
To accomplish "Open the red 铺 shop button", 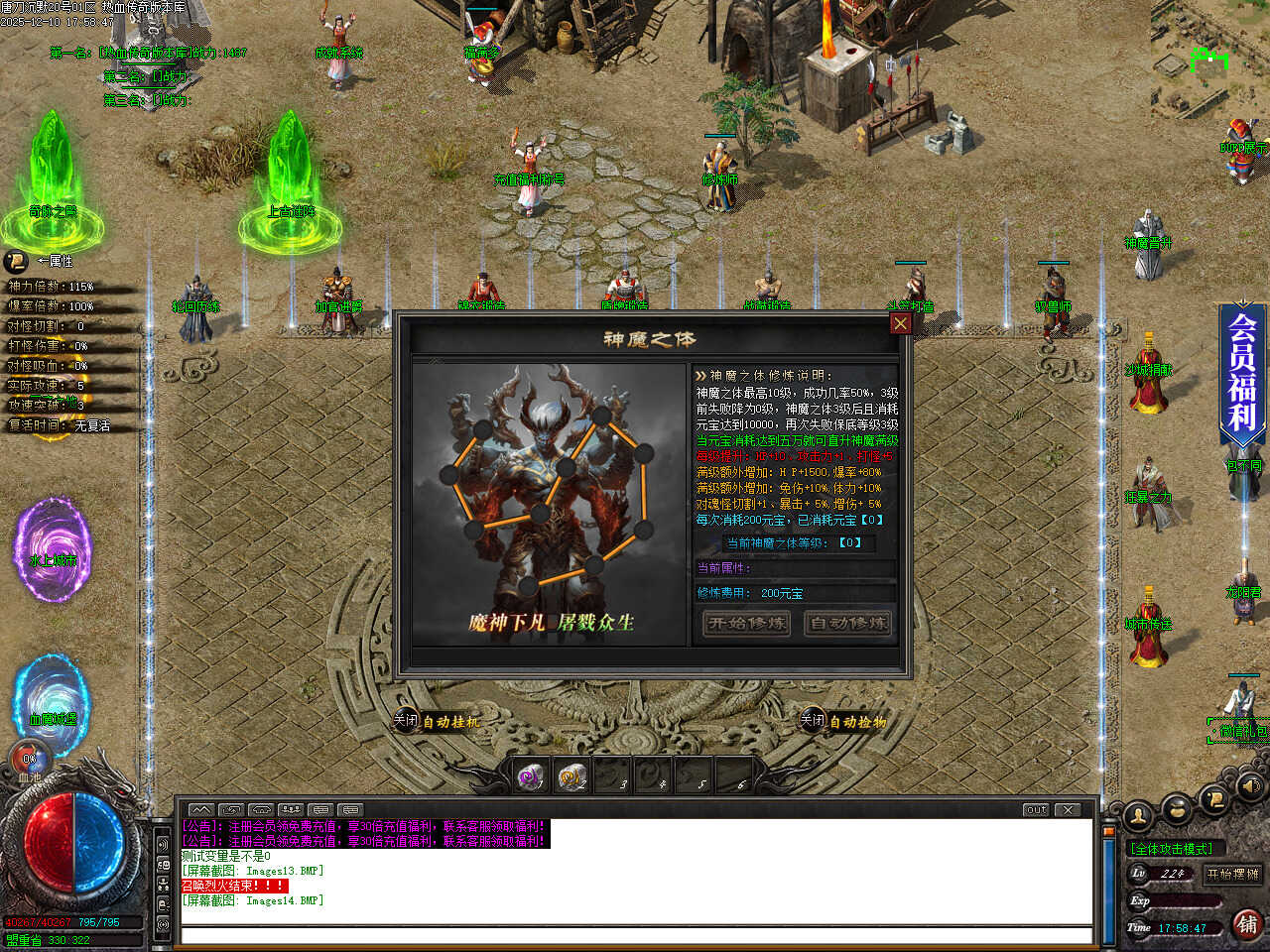I will pos(1247,924).
